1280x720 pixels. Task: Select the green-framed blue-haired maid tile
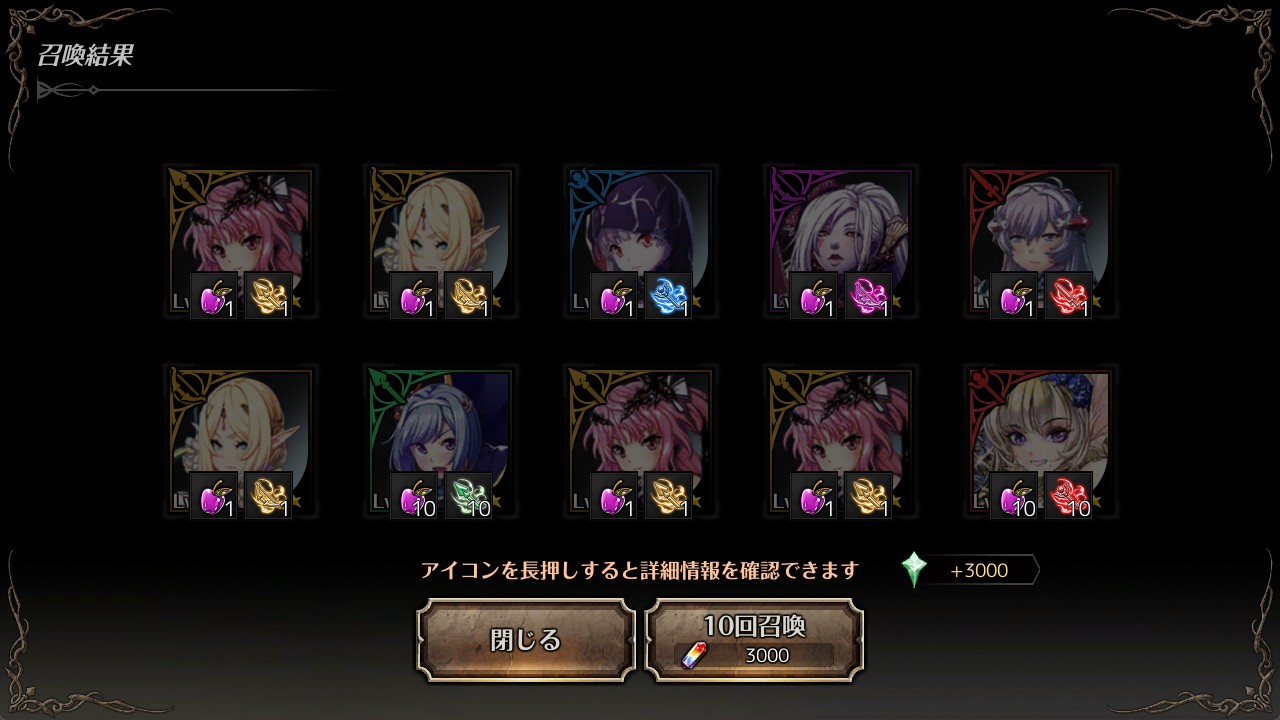(440, 441)
